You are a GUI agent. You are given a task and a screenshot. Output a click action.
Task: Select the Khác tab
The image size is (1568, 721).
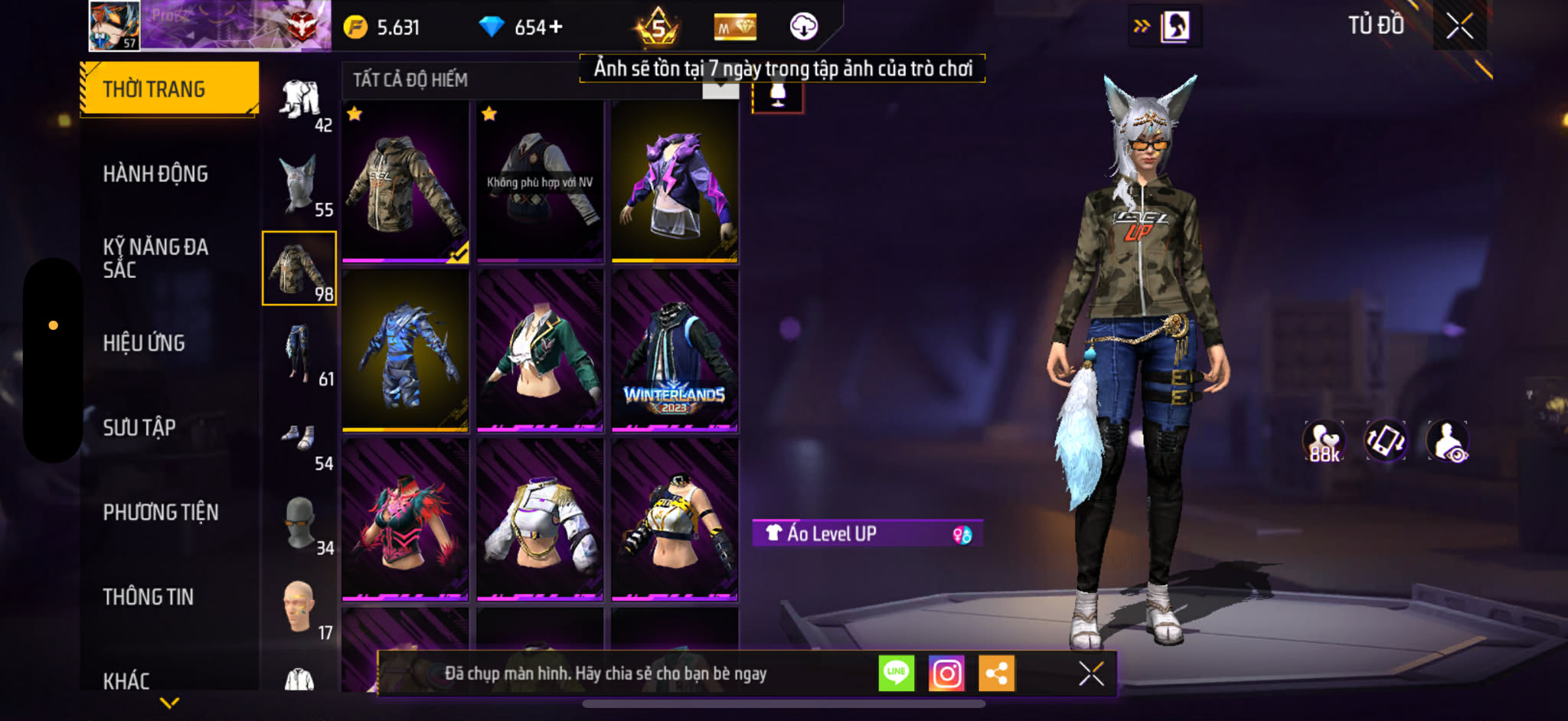point(126,680)
